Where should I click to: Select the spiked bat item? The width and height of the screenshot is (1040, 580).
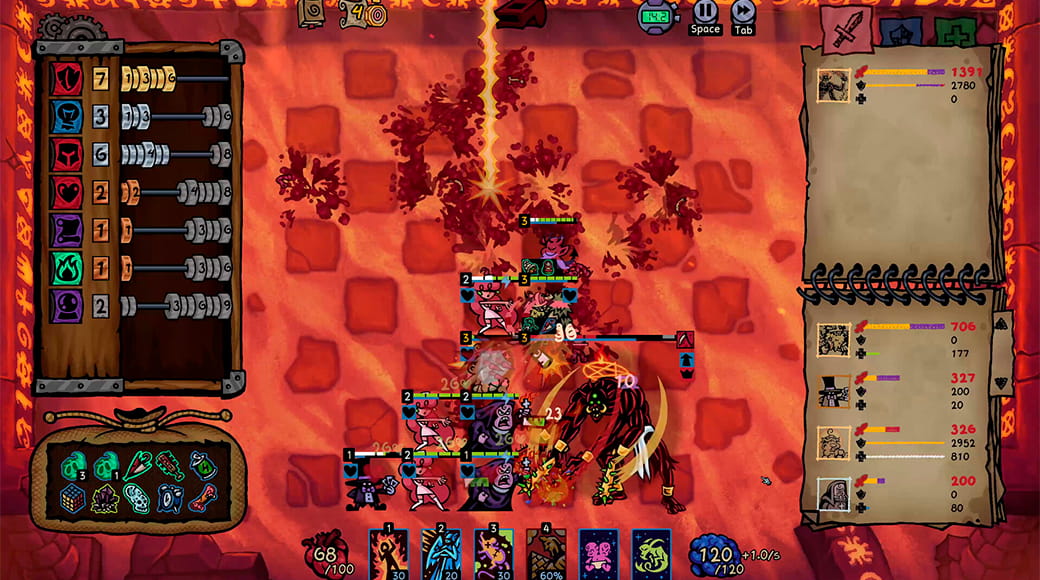[168, 465]
